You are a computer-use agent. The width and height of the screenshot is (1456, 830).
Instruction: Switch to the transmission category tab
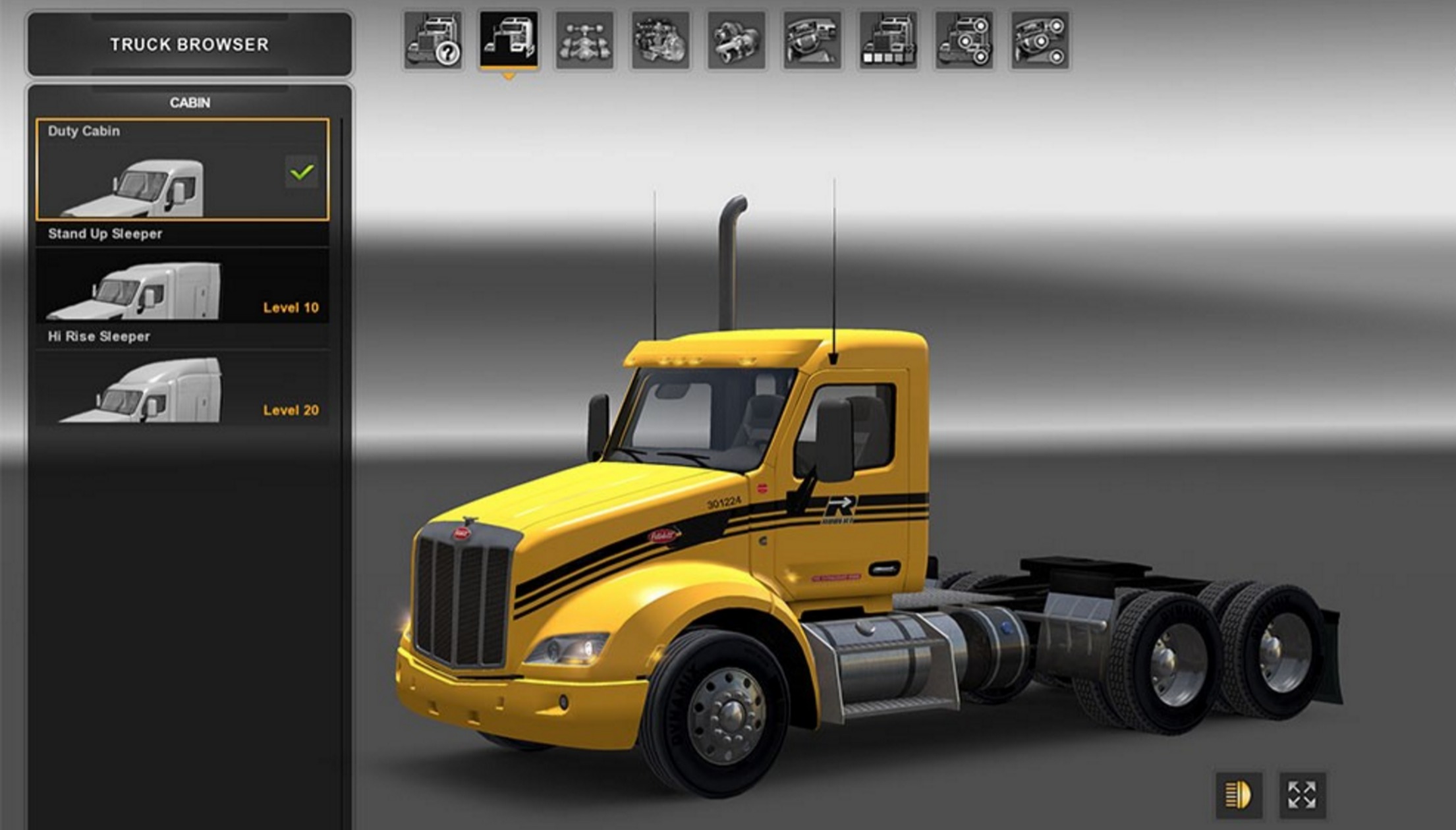736,41
